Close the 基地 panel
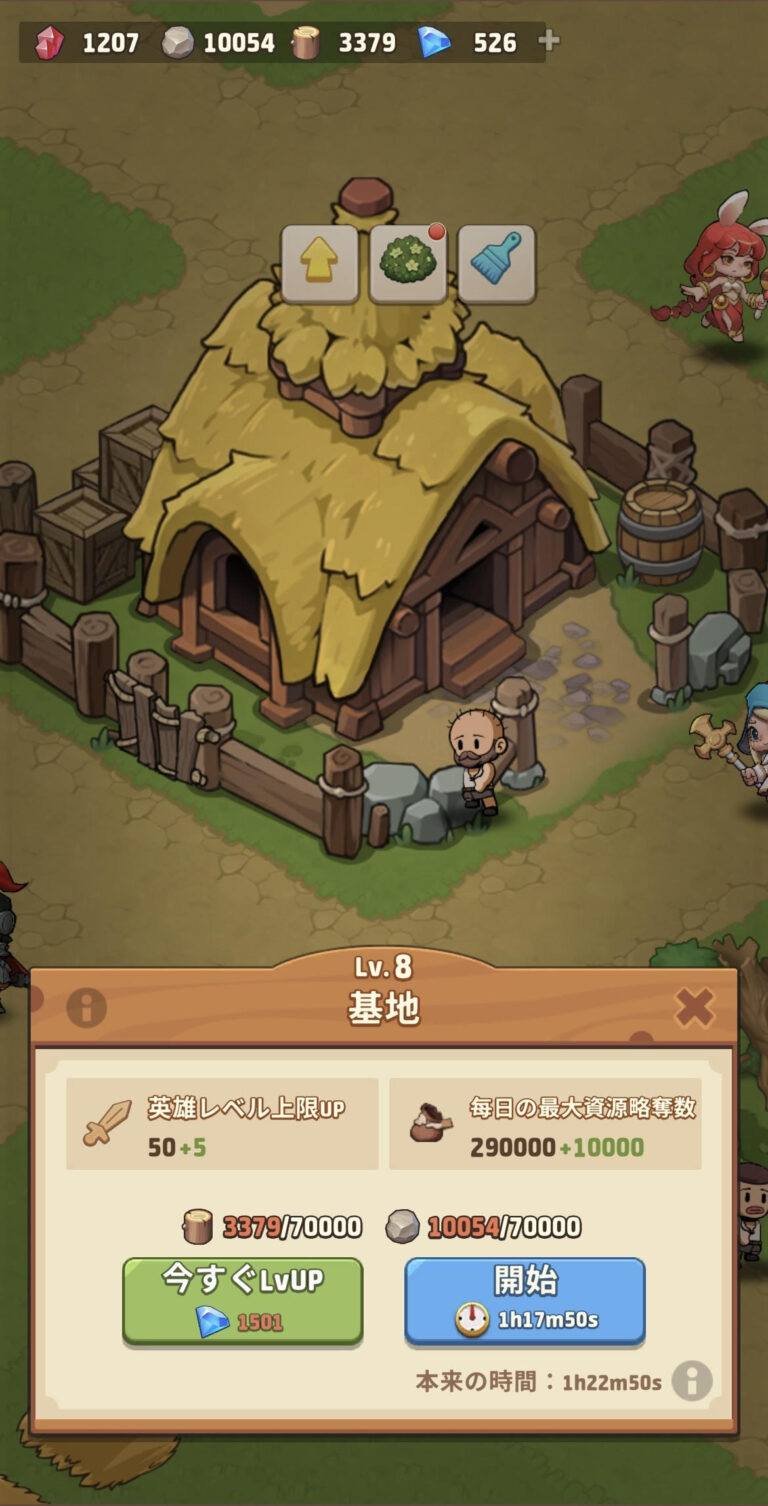This screenshot has width=768, height=1506. (x=694, y=1007)
